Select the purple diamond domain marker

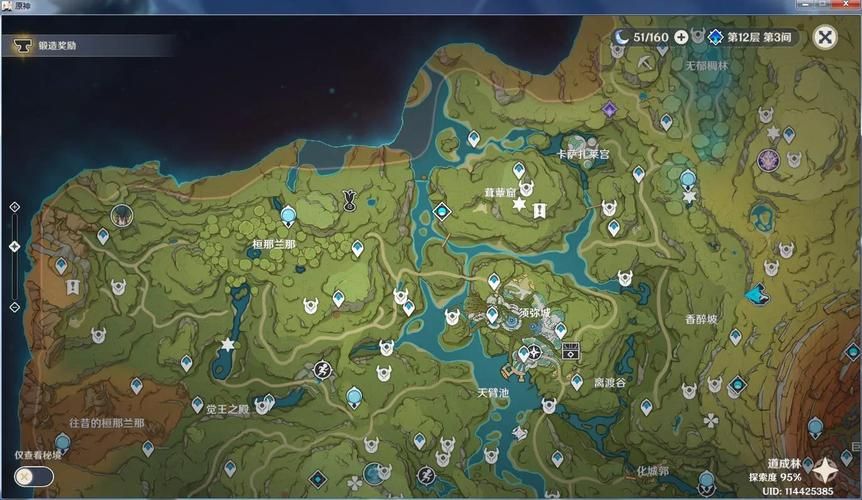pos(609,109)
